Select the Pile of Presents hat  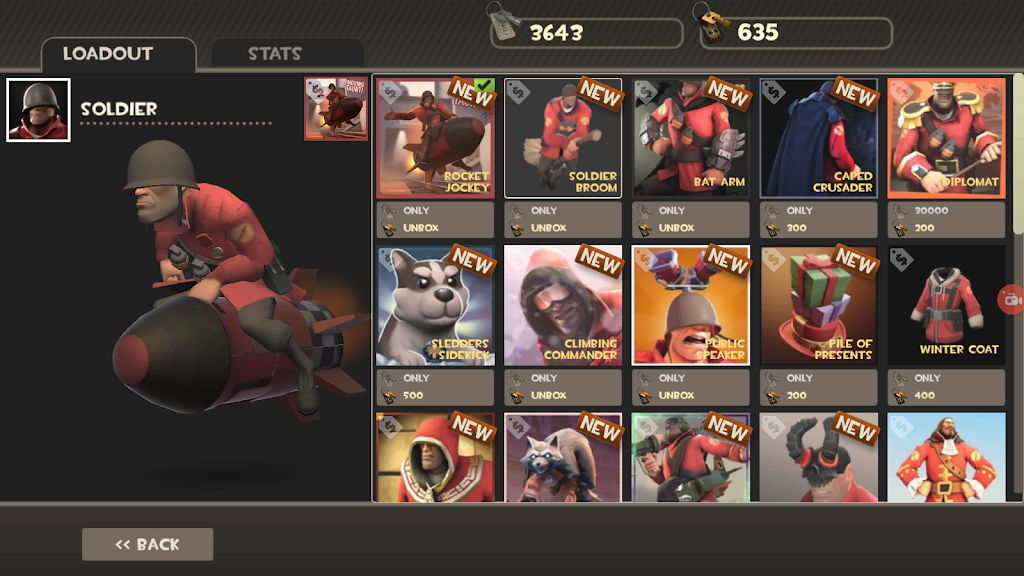coord(819,306)
